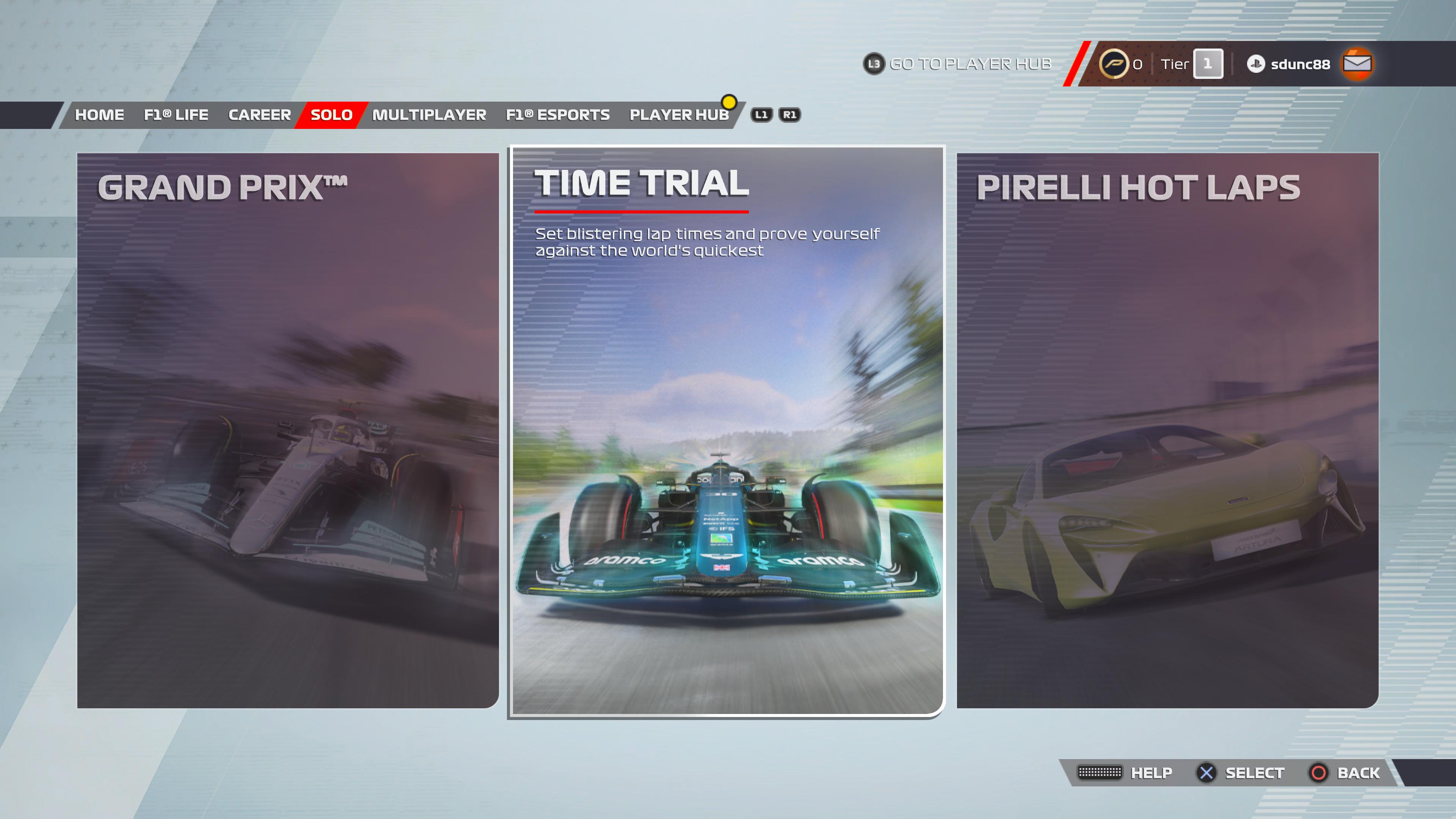Go to the CAREER tab
The height and width of the screenshot is (819, 1456).
(x=259, y=115)
